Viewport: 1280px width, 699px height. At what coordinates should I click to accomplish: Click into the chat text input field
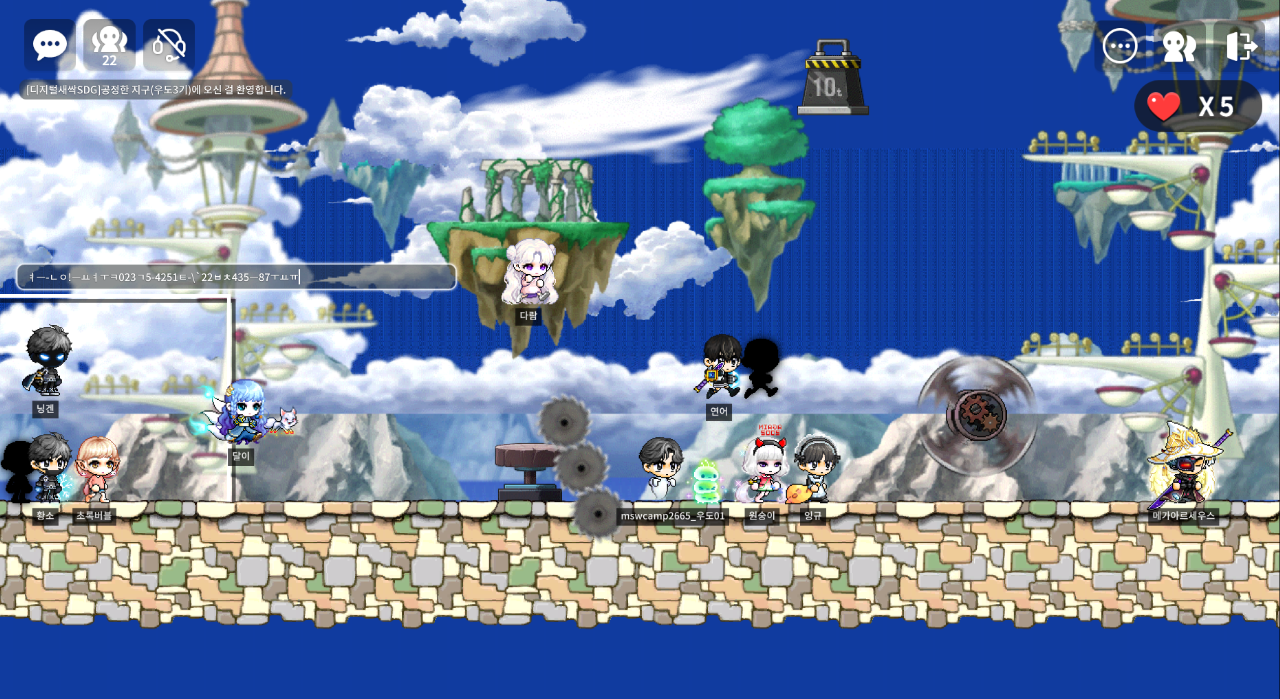236,277
